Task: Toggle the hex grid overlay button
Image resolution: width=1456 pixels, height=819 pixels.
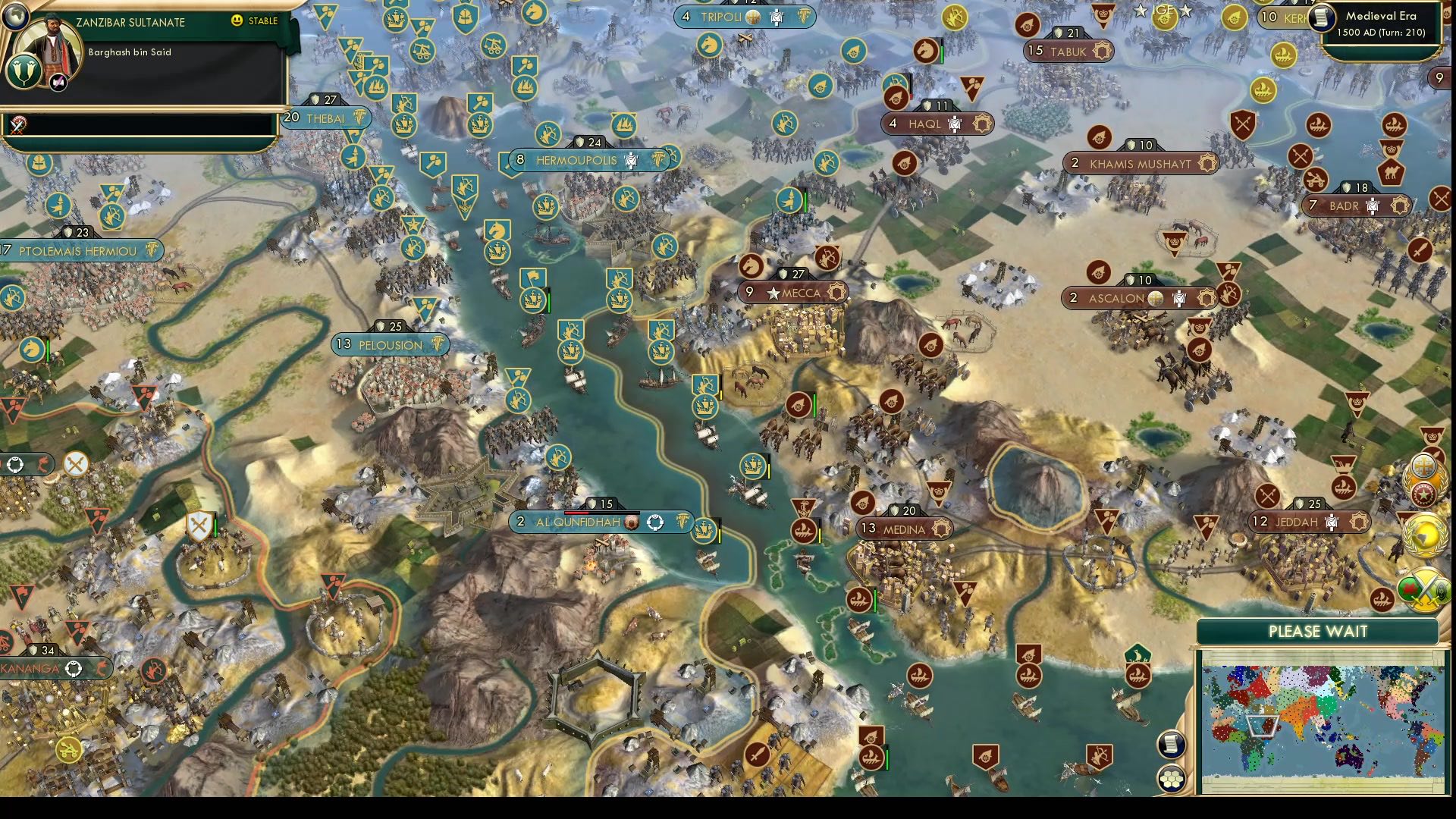Action: (x=1171, y=779)
